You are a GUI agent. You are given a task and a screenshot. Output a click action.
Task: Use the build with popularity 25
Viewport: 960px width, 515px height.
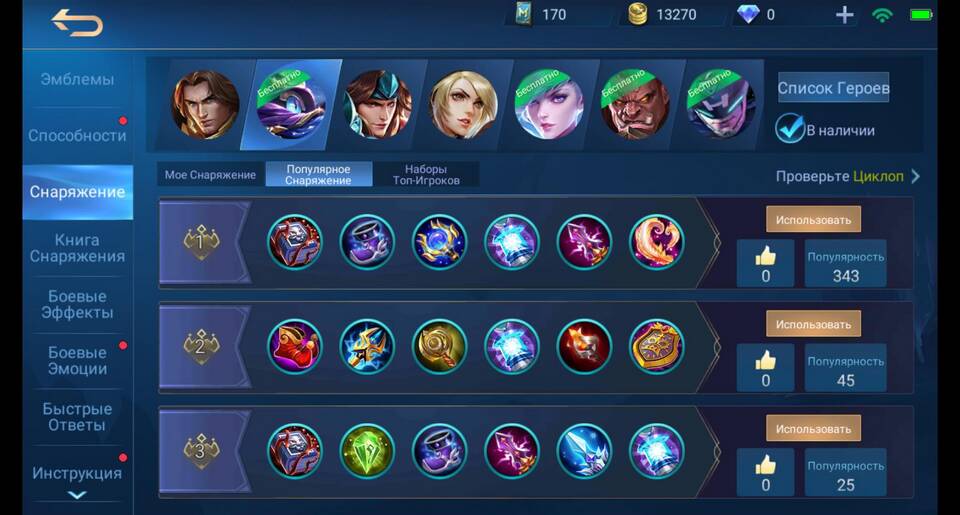(813, 428)
